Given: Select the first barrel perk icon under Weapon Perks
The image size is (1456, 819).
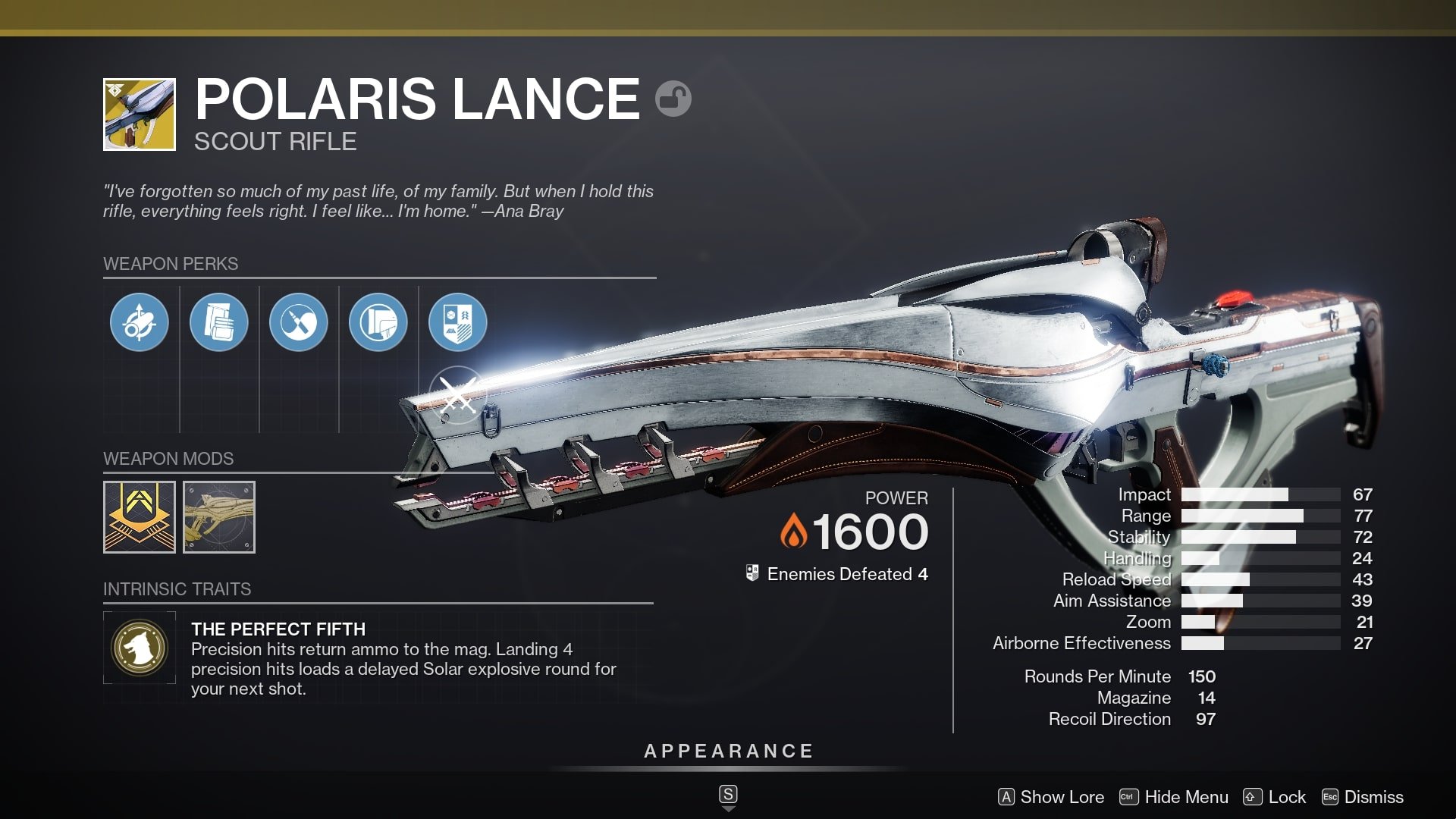Looking at the screenshot, I should [139, 322].
